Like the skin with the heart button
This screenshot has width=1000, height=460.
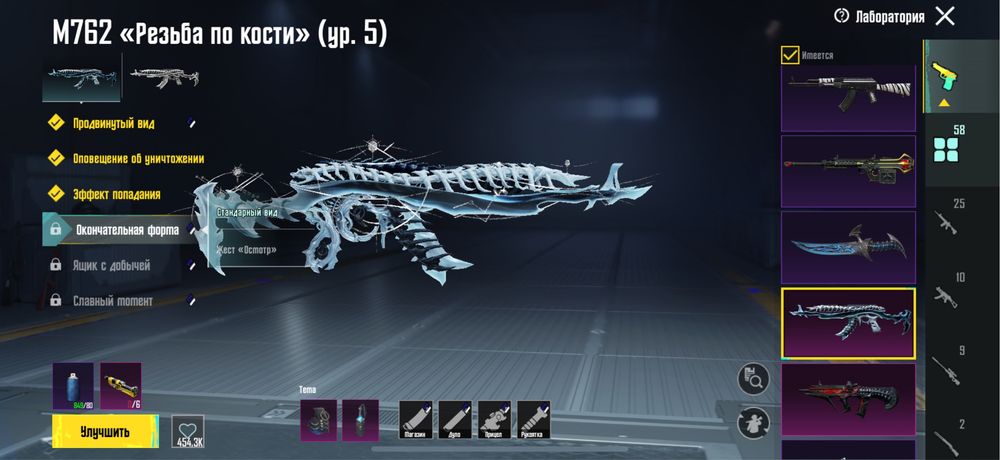188,432
